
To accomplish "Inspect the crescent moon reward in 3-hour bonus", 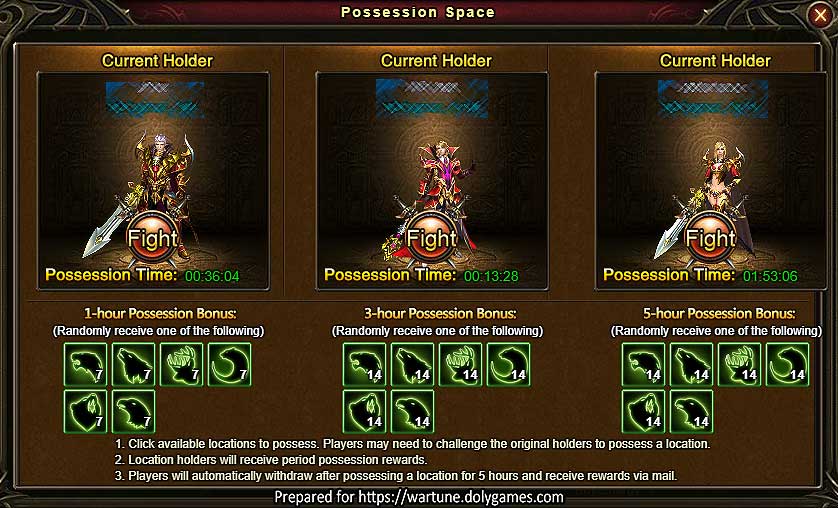I will 508,364.
